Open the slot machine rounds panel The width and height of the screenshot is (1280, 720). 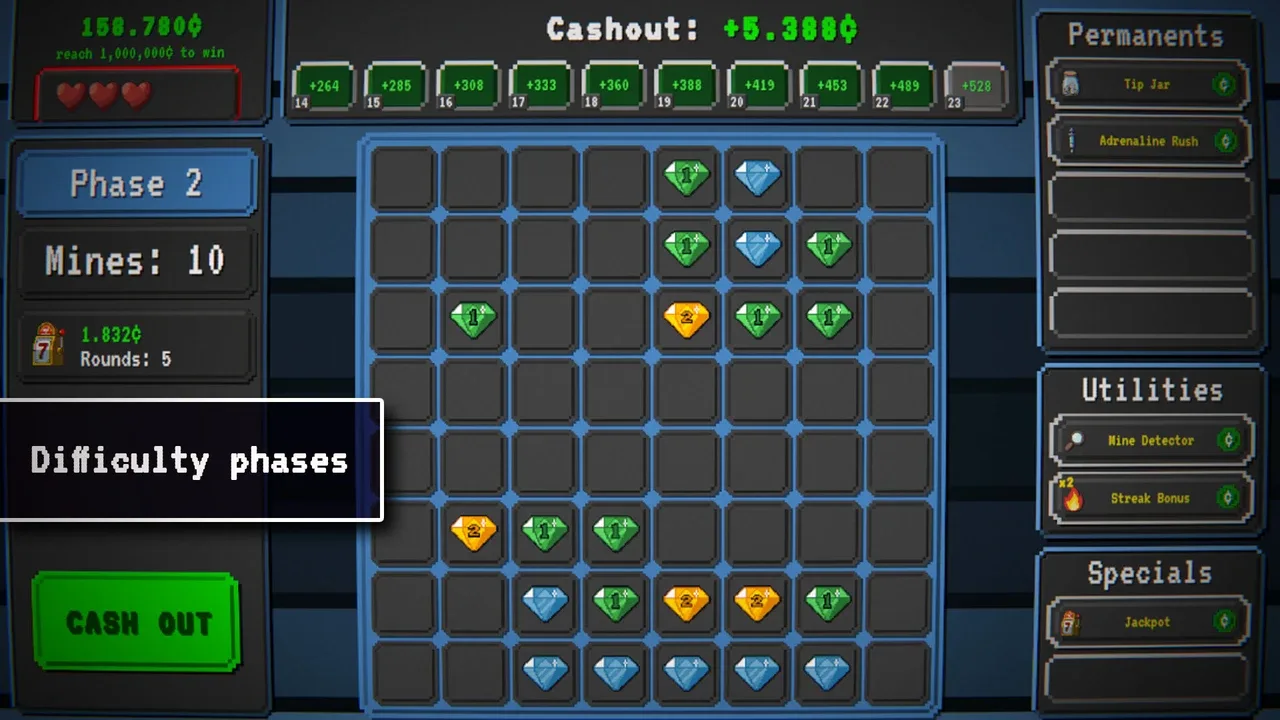[x=137, y=347]
